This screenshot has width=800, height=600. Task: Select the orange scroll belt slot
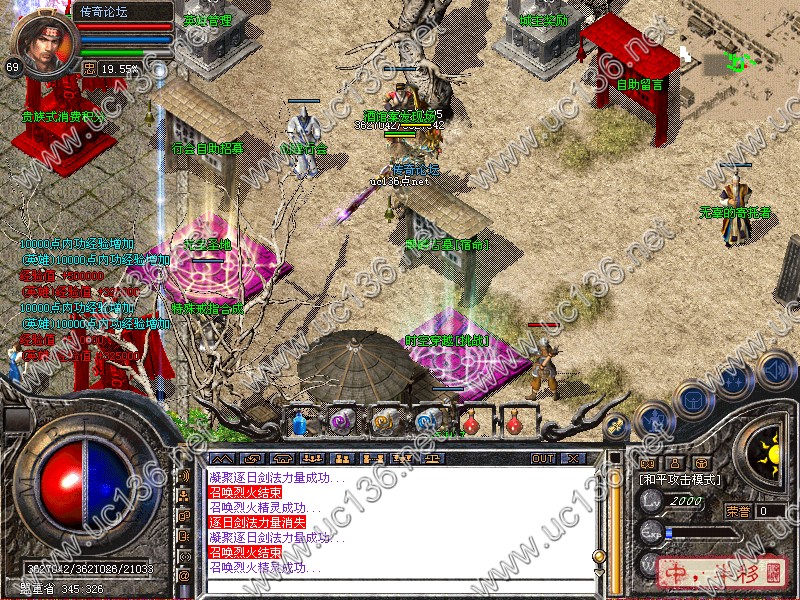point(384,423)
